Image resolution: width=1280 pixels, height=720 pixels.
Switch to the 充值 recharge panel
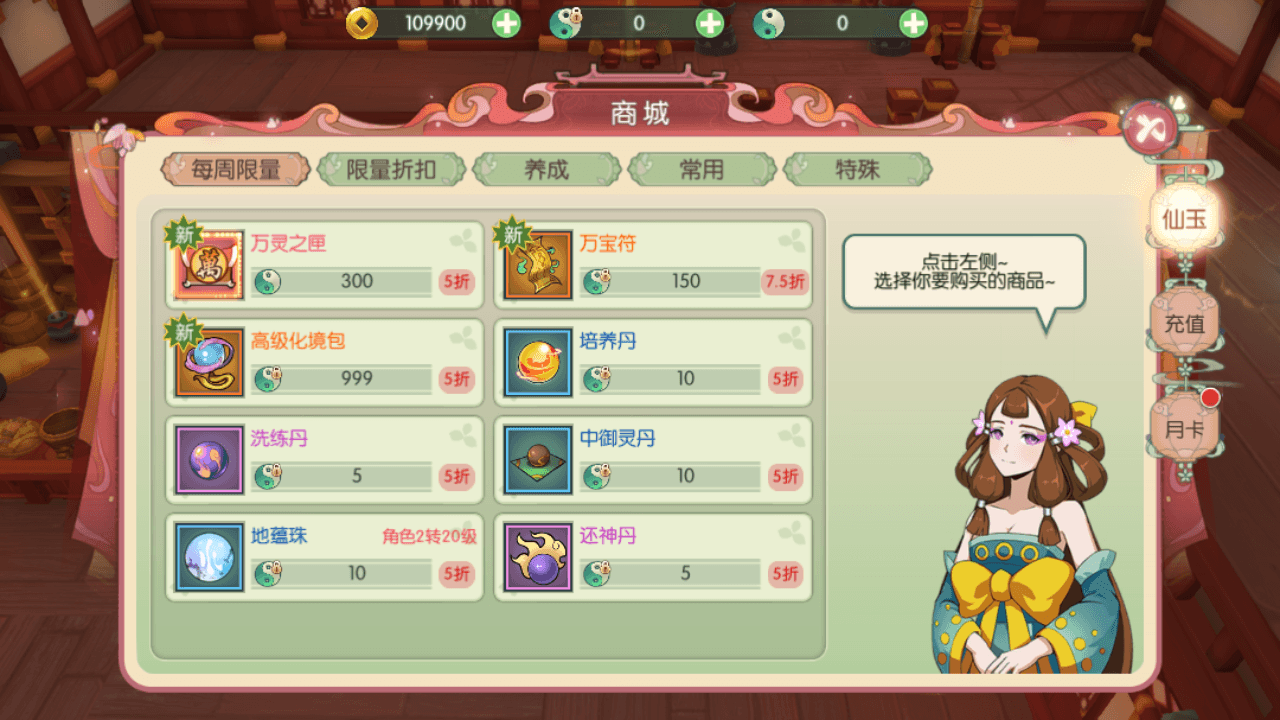tap(1184, 324)
